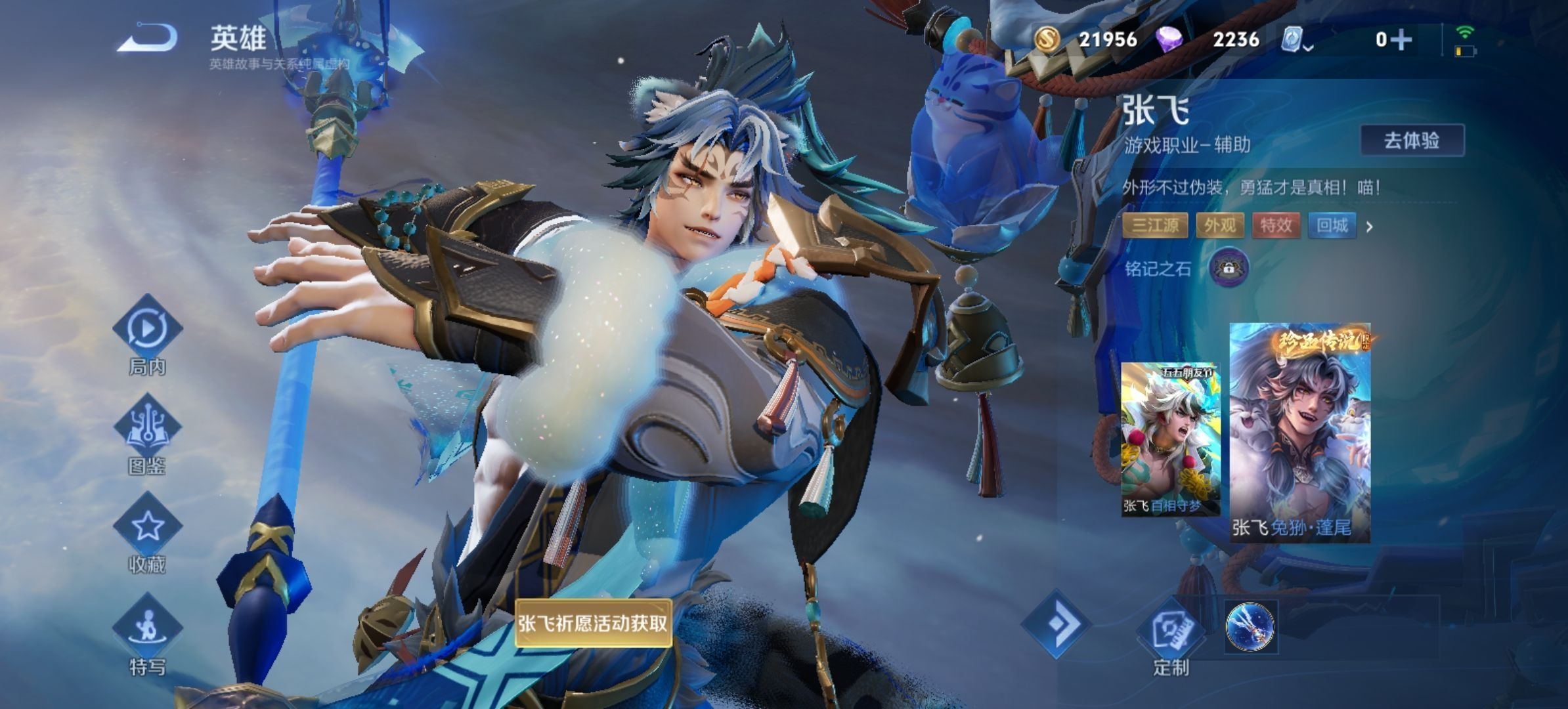Choose the 张飞 兔狲·蓬尾 skin card

pyautogui.click(x=1299, y=432)
